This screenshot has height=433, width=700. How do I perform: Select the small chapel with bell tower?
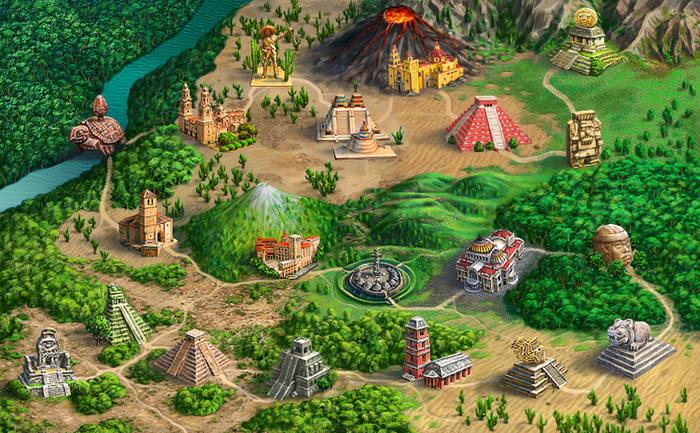(x=145, y=223)
